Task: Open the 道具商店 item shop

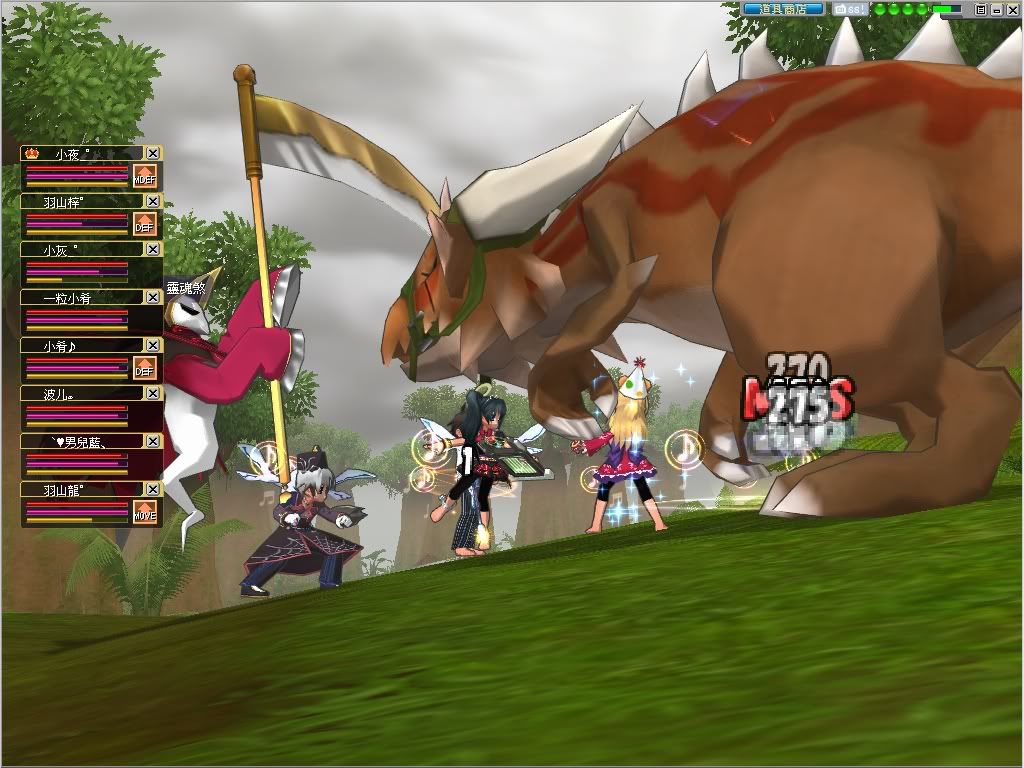Action: [783, 9]
